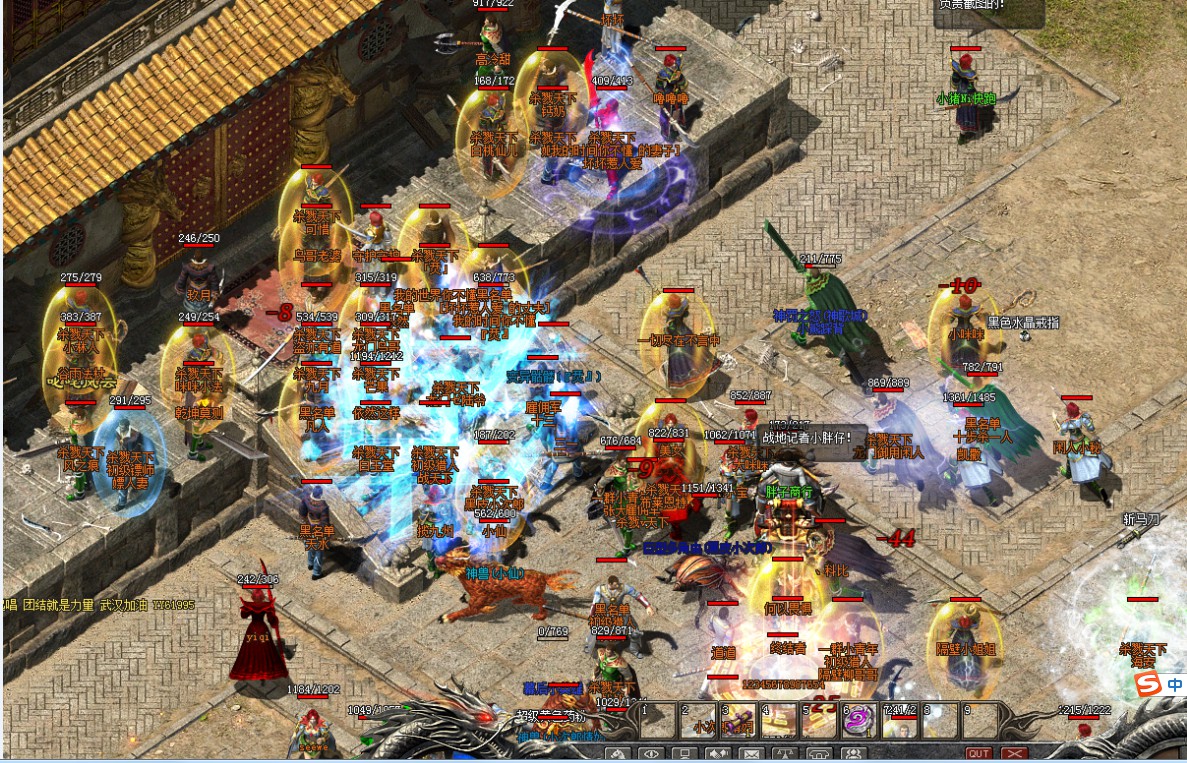The width and height of the screenshot is (1187, 763).
Task: Use the item in hotbar slot 4
Action: 779,721
